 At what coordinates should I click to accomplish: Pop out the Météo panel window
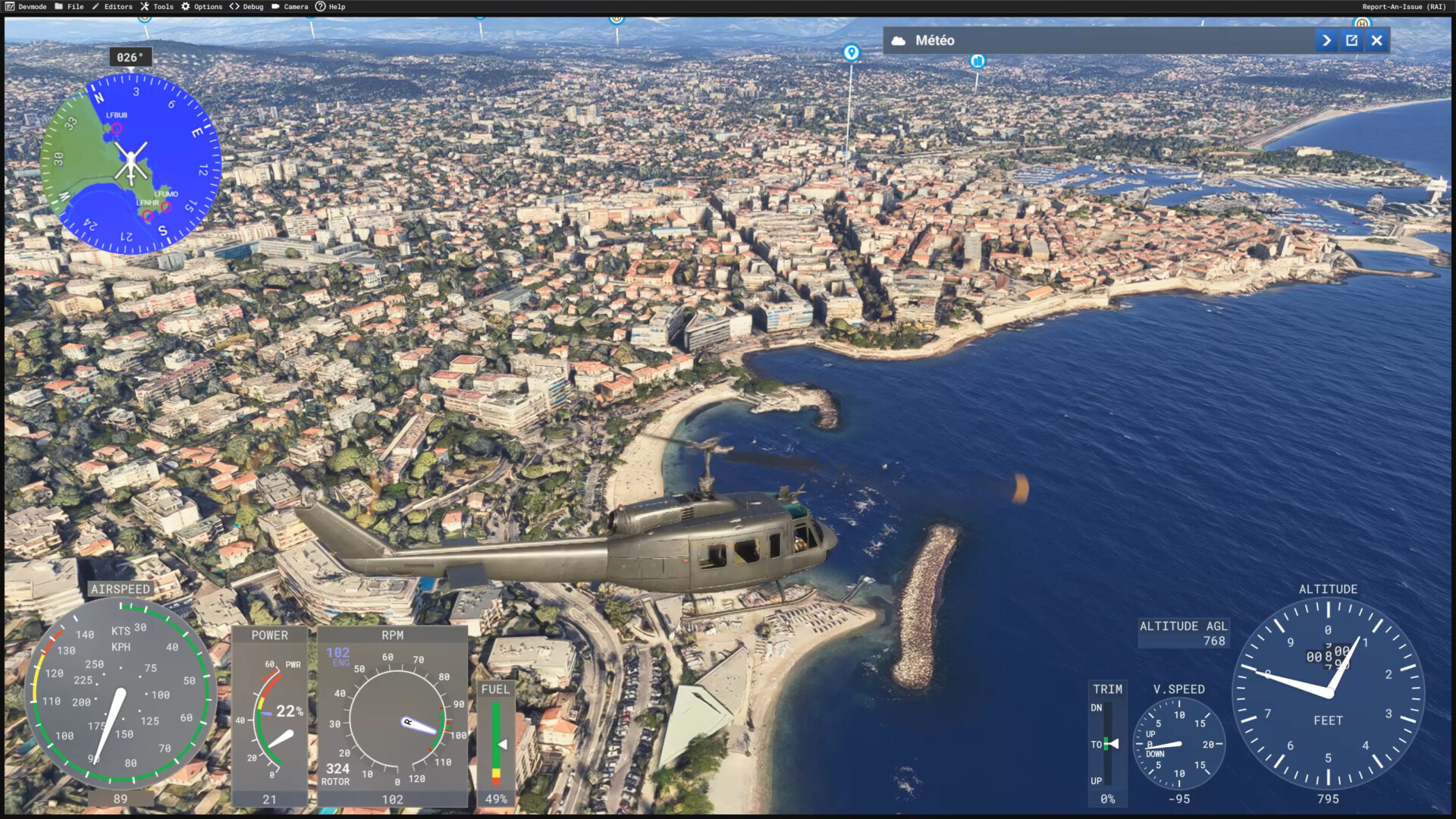(1351, 41)
